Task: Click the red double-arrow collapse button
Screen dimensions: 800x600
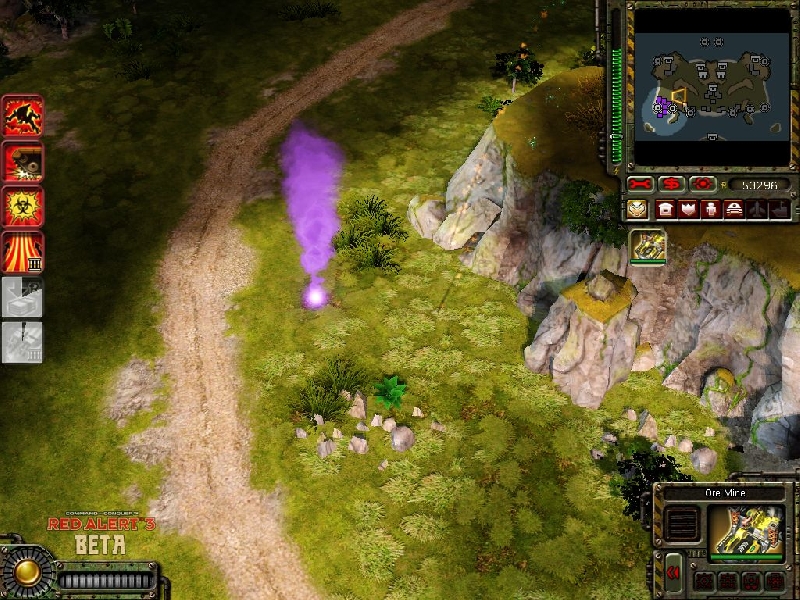Action: point(673,571)
